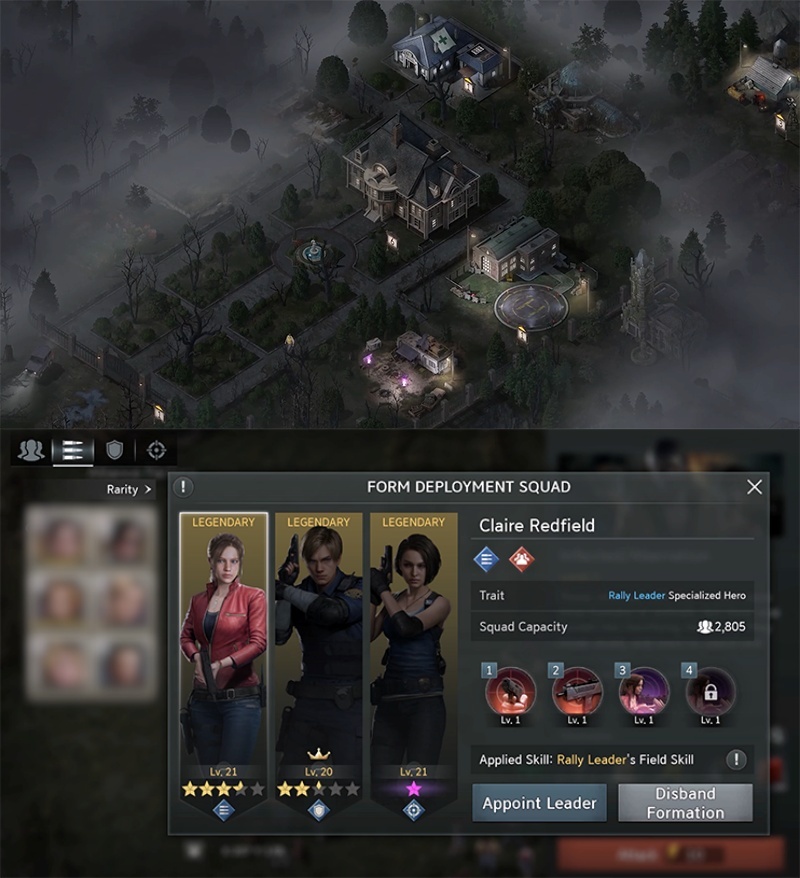Image resolution: width=800 pixels, height=878 pixels.
Task: Switch to the shield tab
Action: pos(114,450)
